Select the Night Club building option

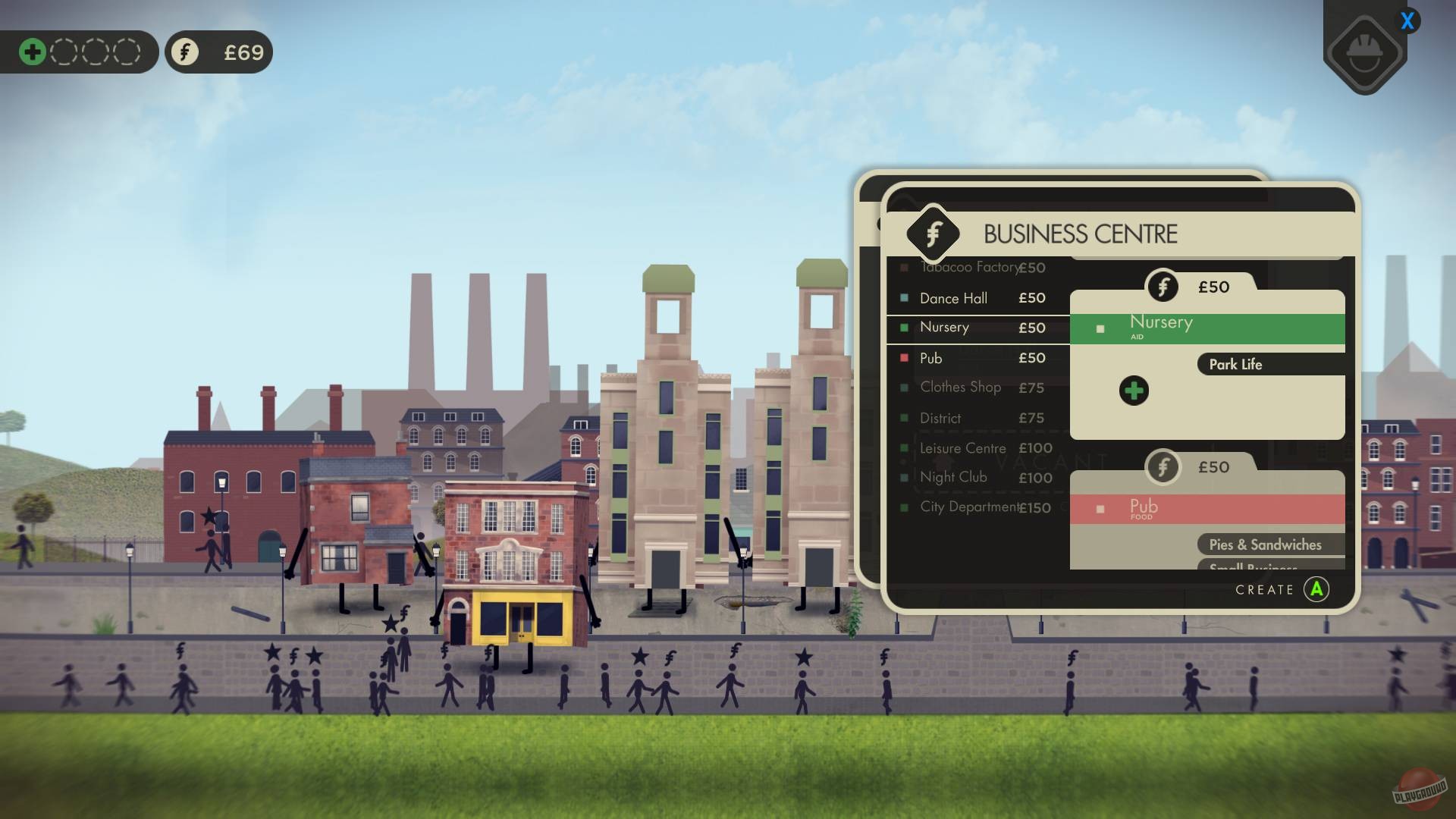pos(953,477)
